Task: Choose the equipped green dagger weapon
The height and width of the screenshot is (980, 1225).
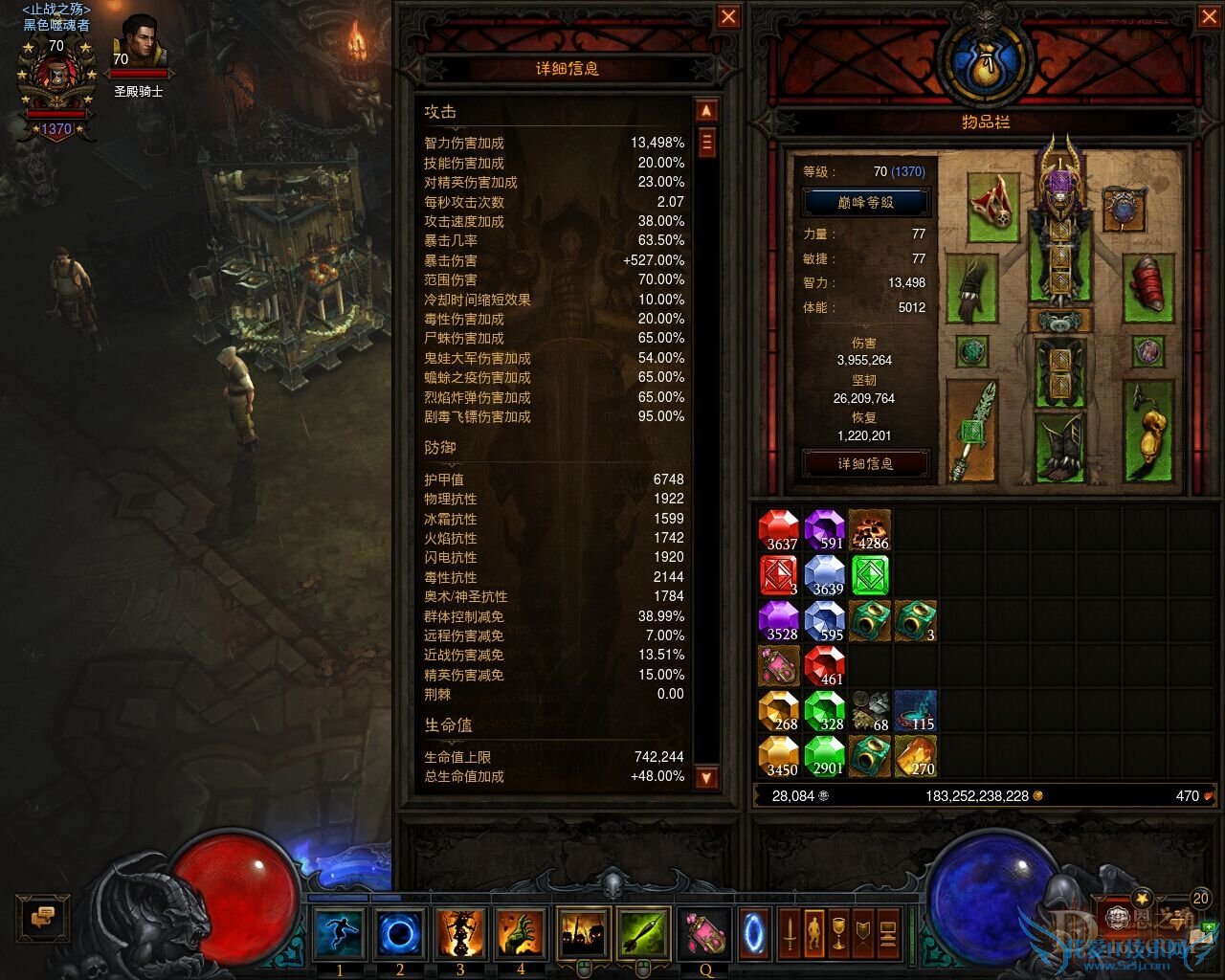Action: (x=970, y=431)
